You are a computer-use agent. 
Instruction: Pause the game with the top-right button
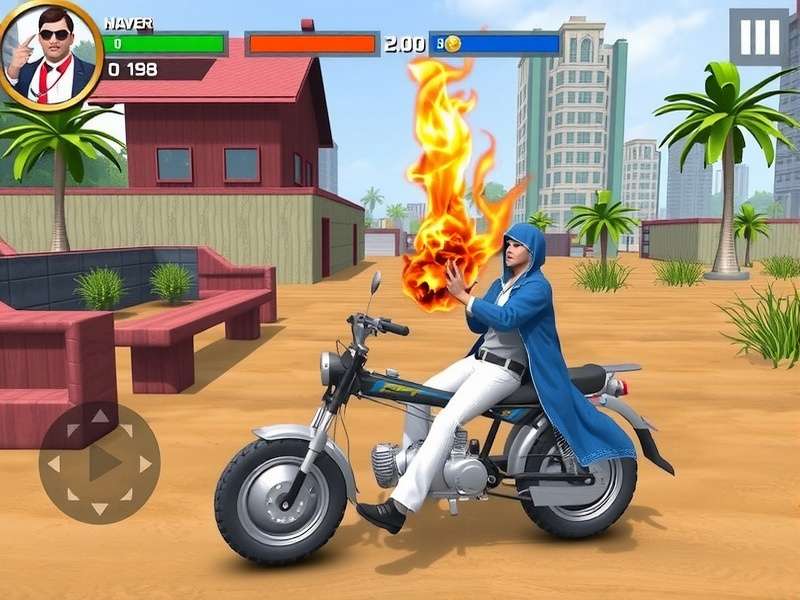759,38
